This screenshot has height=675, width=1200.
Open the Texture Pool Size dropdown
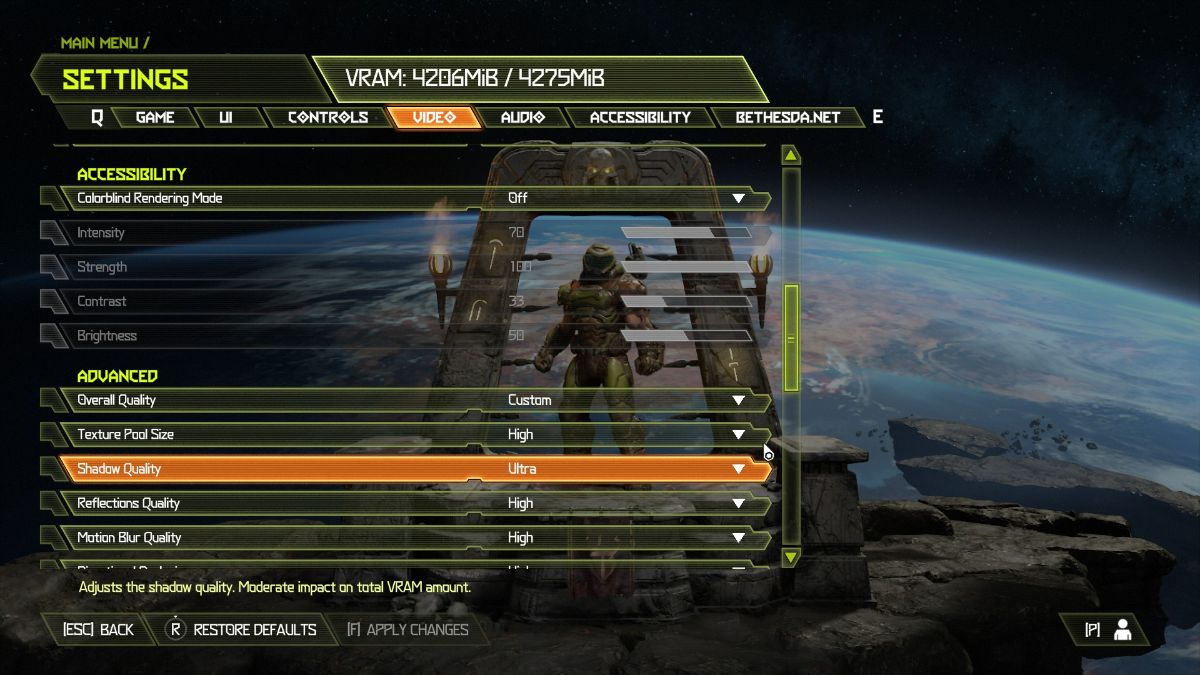tap(738, 434)
